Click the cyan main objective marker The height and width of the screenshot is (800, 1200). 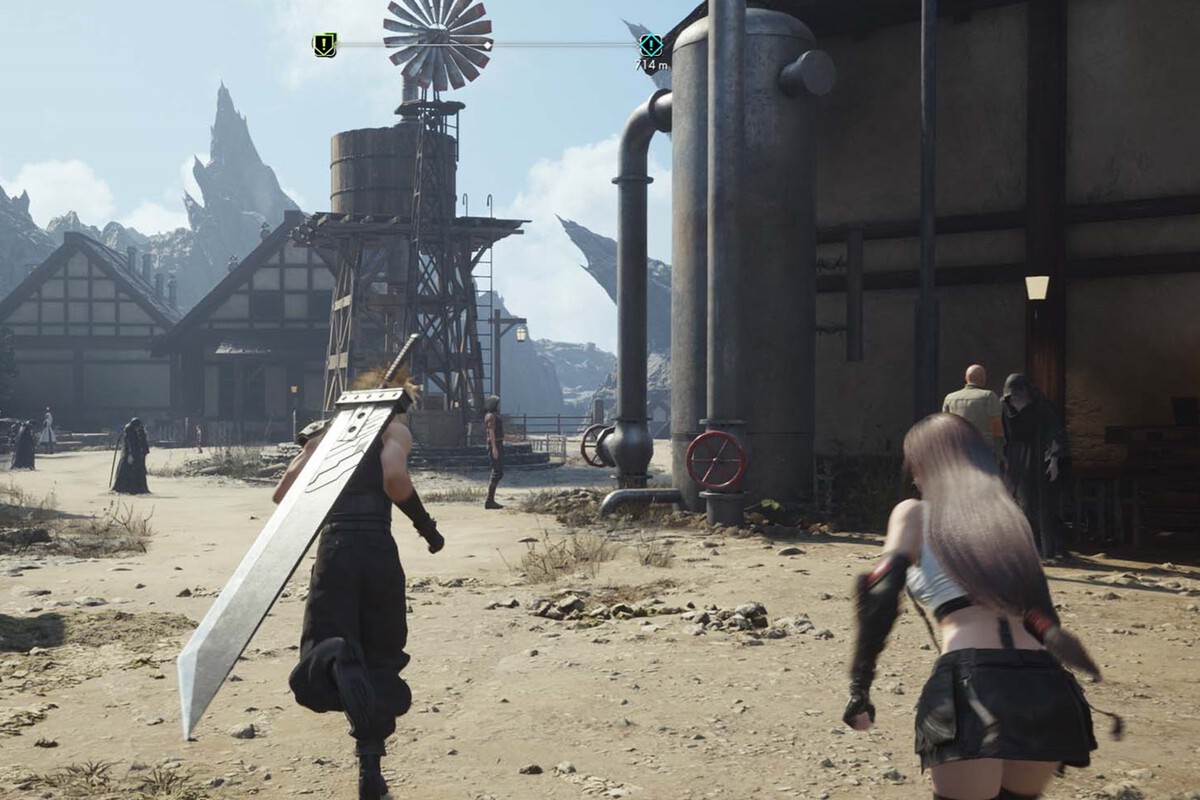(651, 44)
